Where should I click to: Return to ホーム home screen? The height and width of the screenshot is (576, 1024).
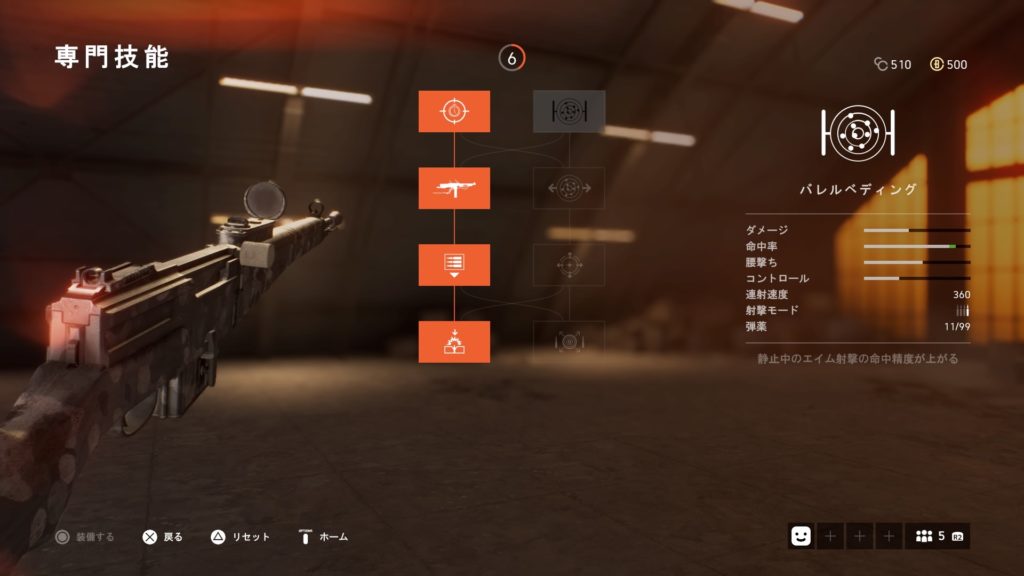(x=323, y=537)
